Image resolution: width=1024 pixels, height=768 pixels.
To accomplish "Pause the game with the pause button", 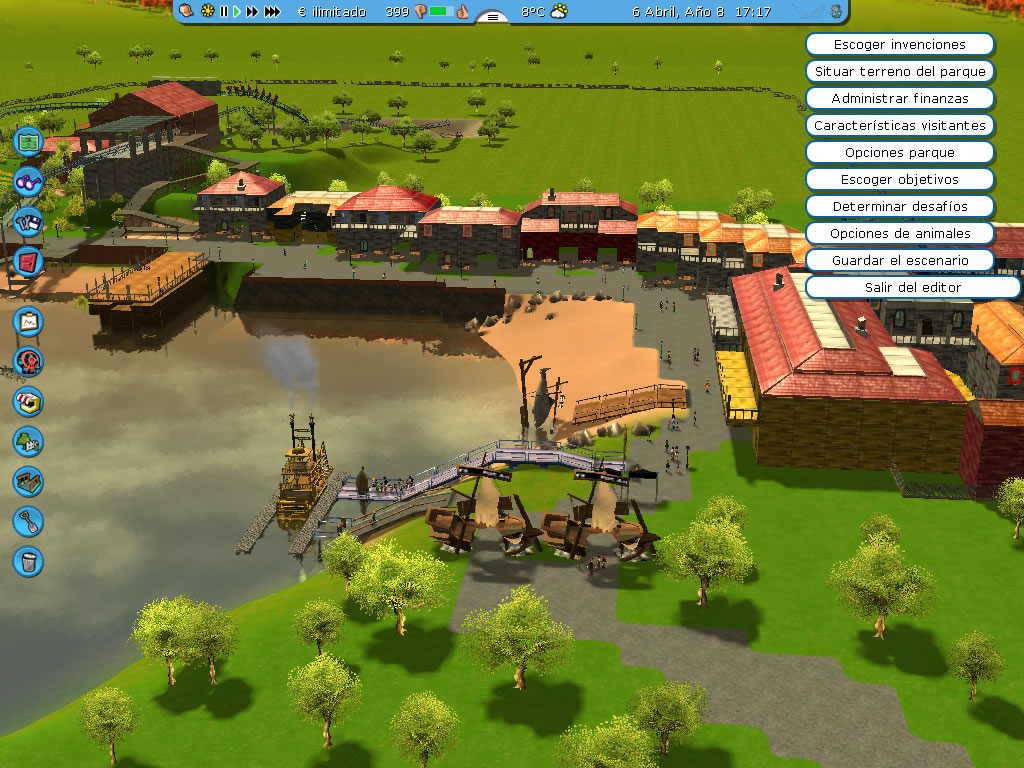I will (x=224, y=12).
